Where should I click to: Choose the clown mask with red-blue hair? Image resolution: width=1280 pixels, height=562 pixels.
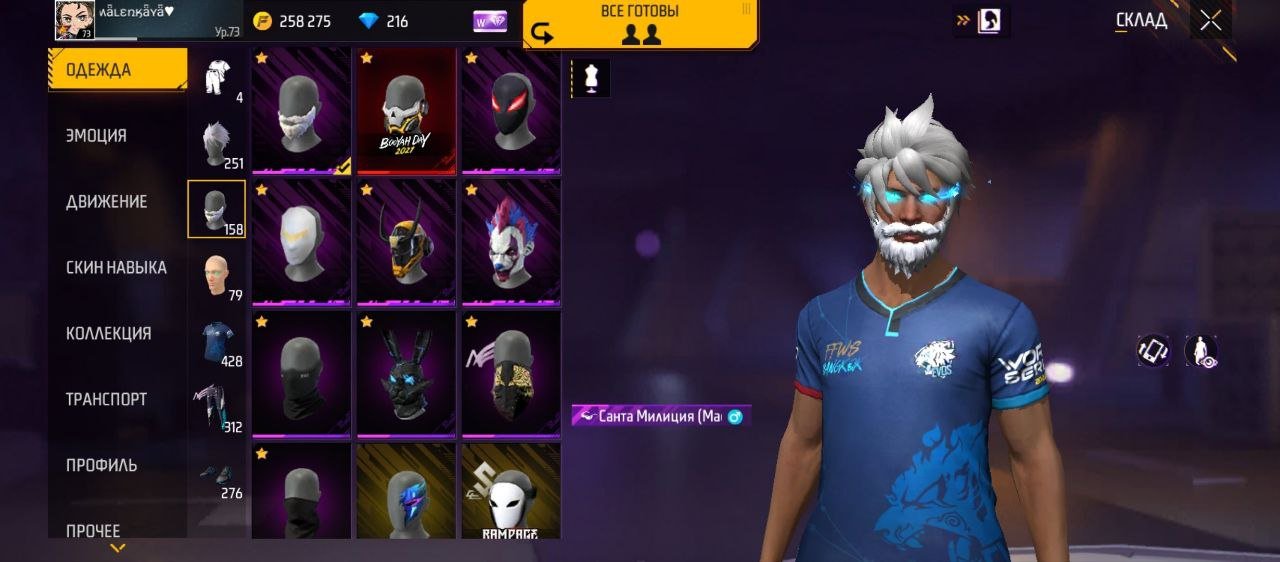(510, 242)
